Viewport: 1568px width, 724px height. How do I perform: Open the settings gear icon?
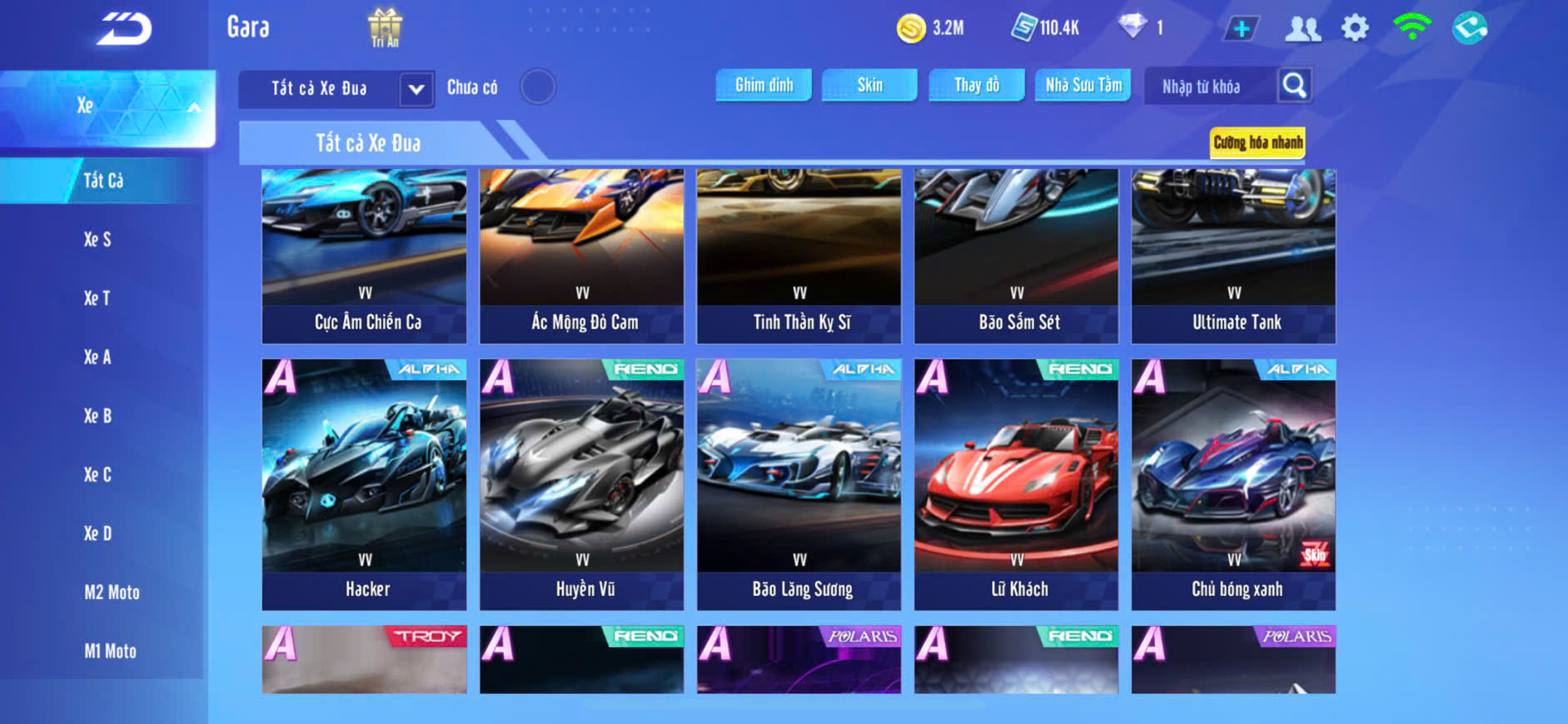pos(1355,28)
